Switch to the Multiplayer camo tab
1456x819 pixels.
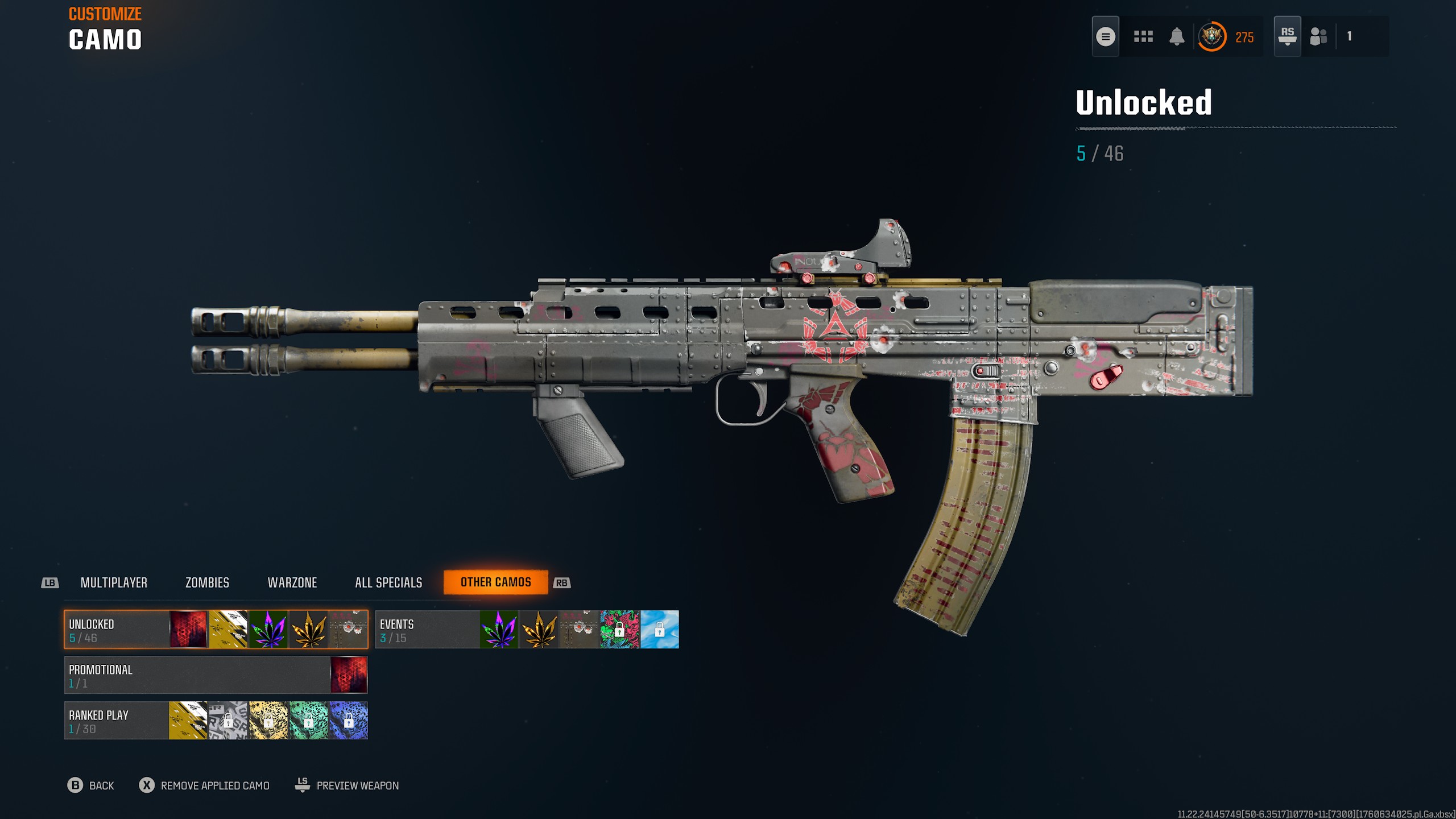tap(114, 582)
